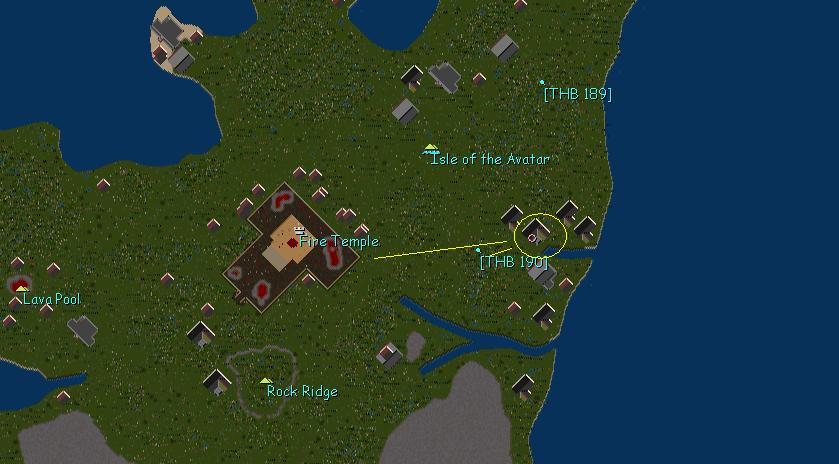Click the Rock Ridge map marker

tap(265, 381)
